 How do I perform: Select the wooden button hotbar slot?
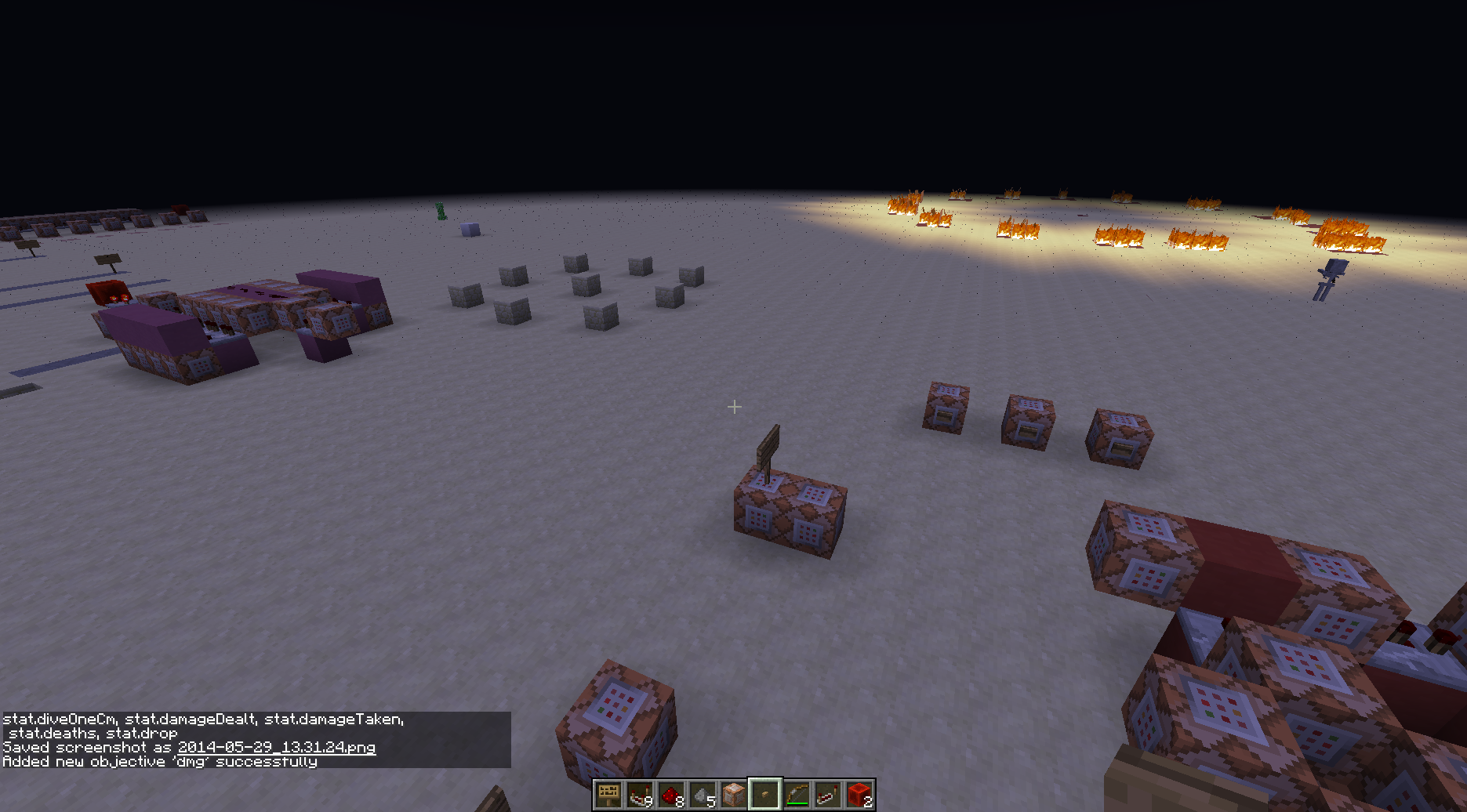tap(765, 795)
